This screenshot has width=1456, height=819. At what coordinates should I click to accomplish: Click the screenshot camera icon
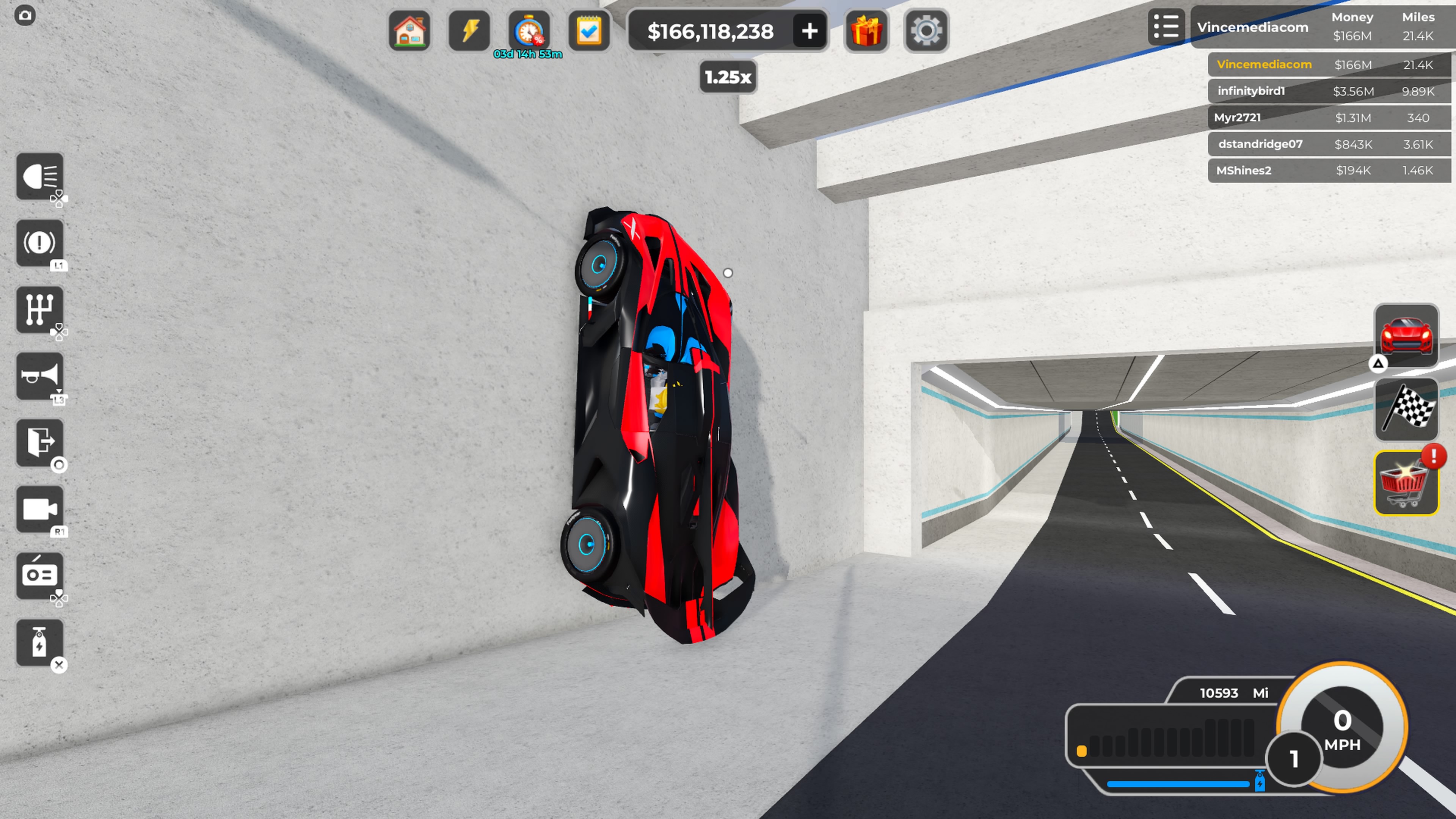click(x=25, y=15)
